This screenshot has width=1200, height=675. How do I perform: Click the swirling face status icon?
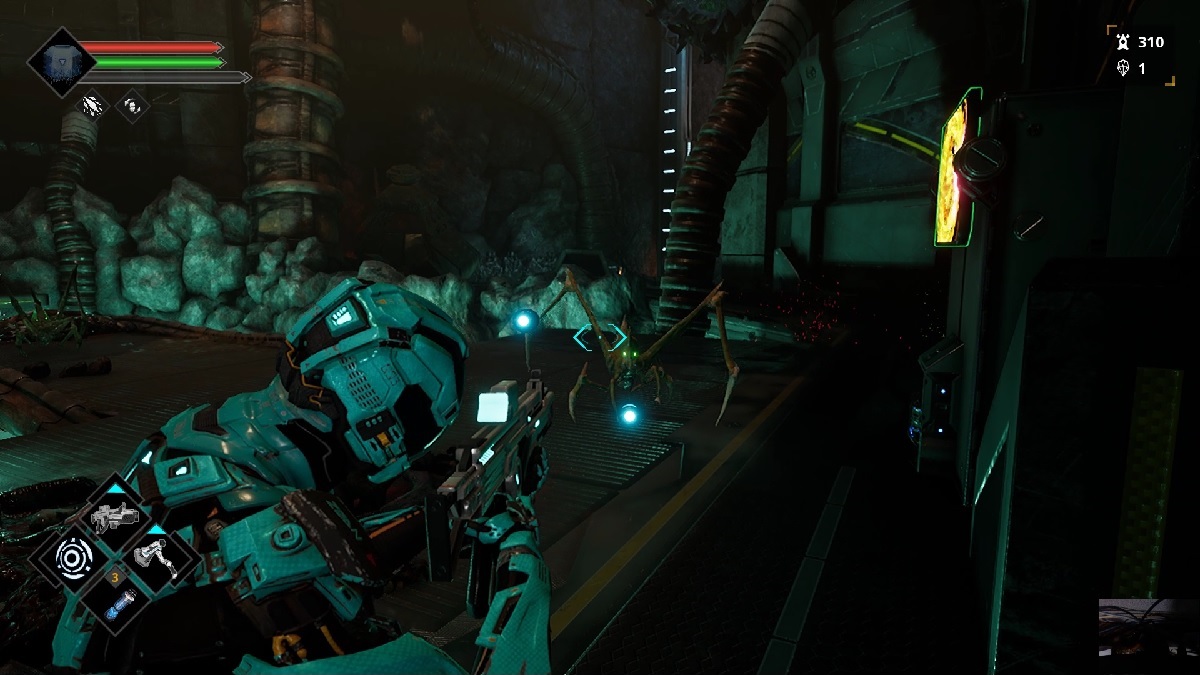click(132, 104)
